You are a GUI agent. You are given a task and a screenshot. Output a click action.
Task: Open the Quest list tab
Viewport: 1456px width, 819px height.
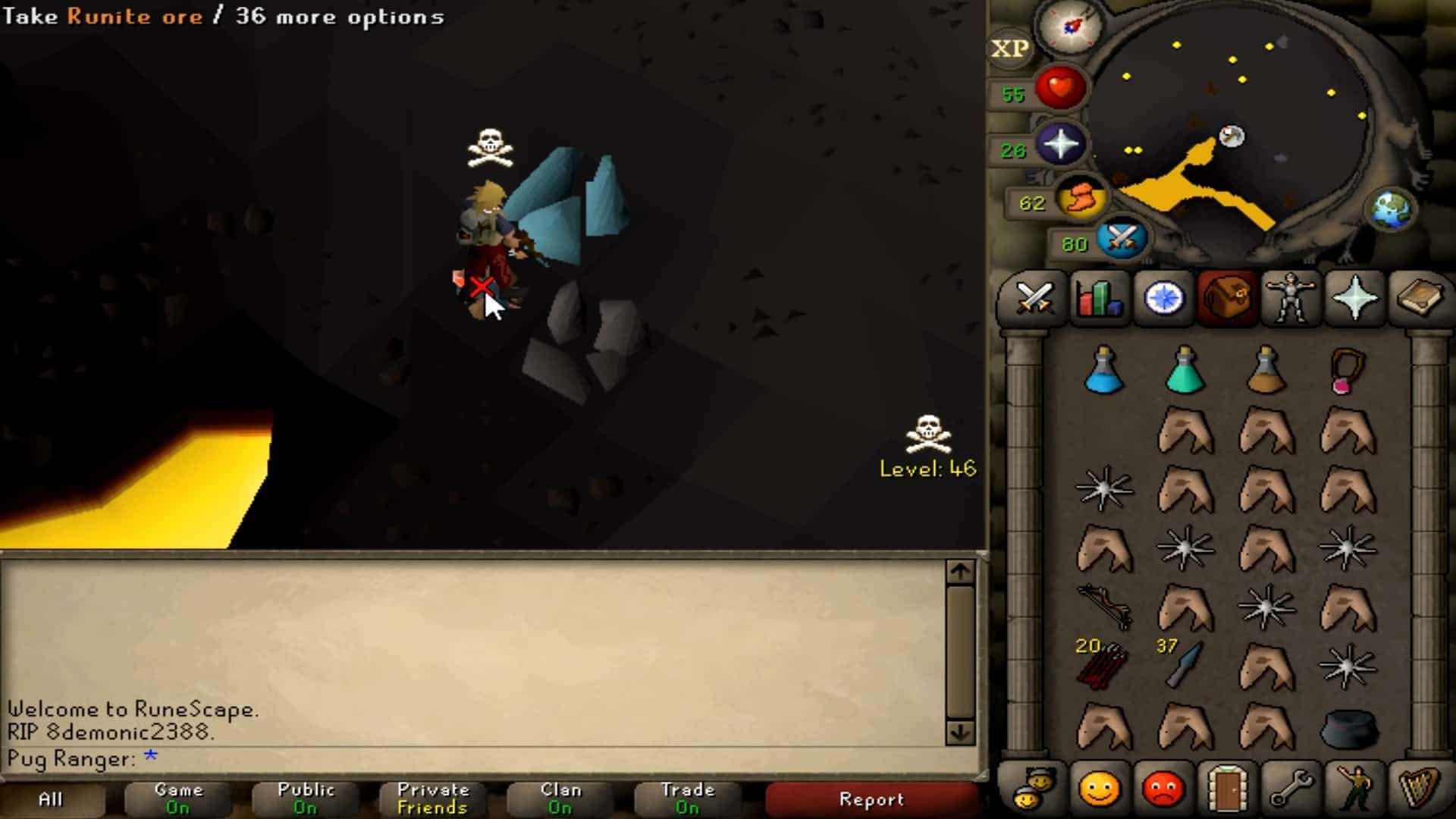point(1163,298)
